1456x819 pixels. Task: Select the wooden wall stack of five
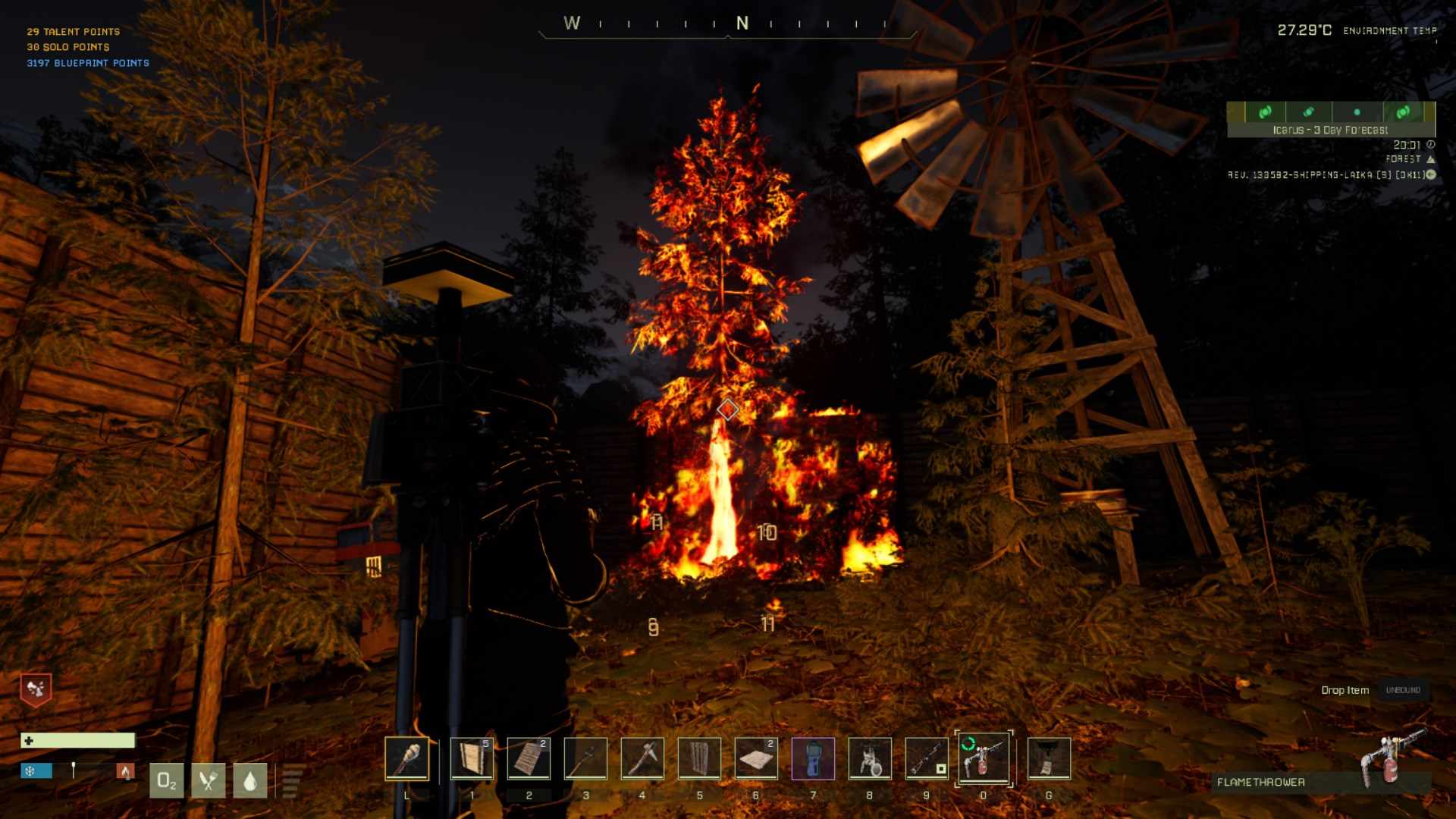point(472,758)
